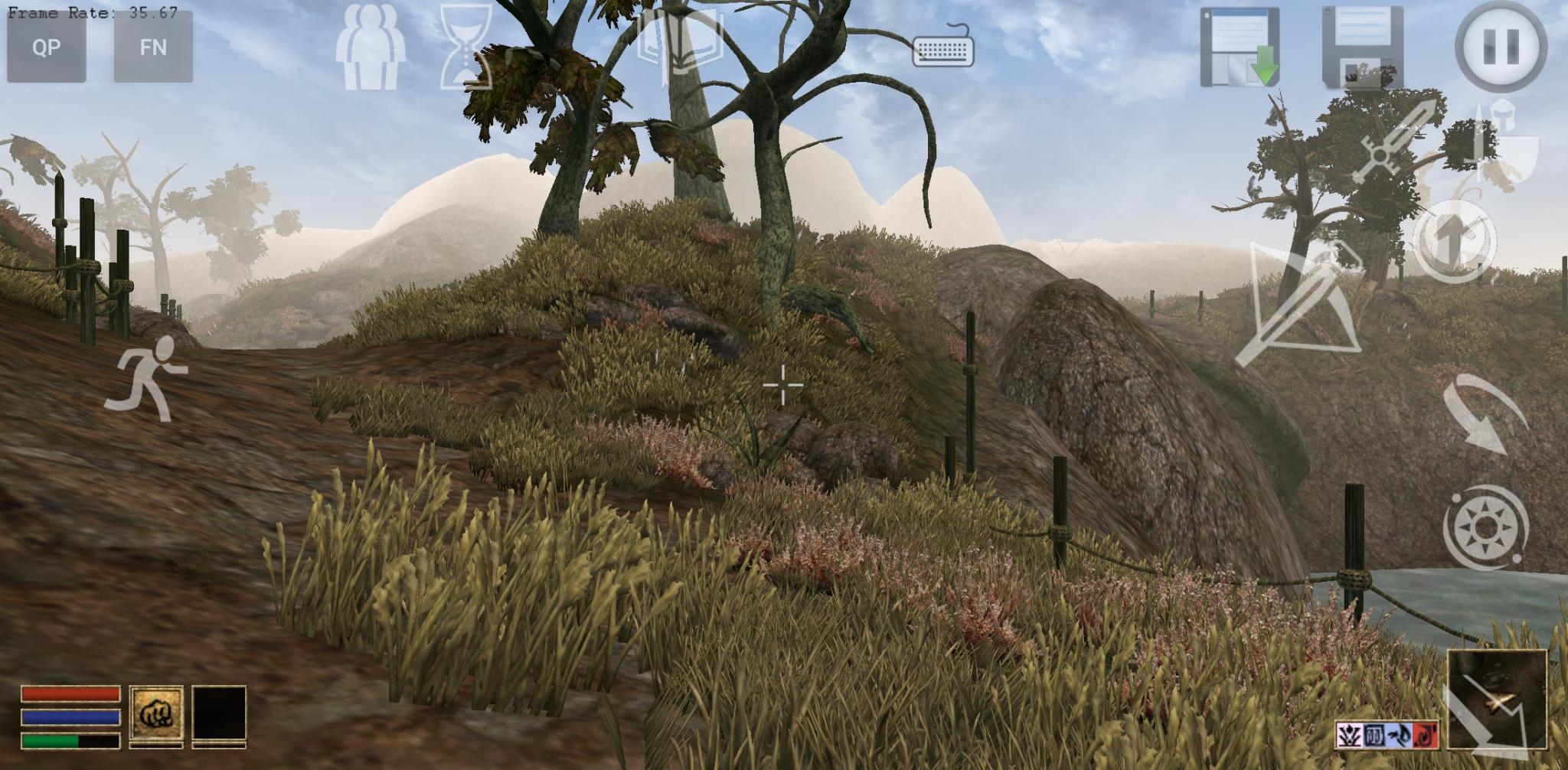1568x770 pixels.
Task: Show the on-screen keyboard
Action: point(943,47)
